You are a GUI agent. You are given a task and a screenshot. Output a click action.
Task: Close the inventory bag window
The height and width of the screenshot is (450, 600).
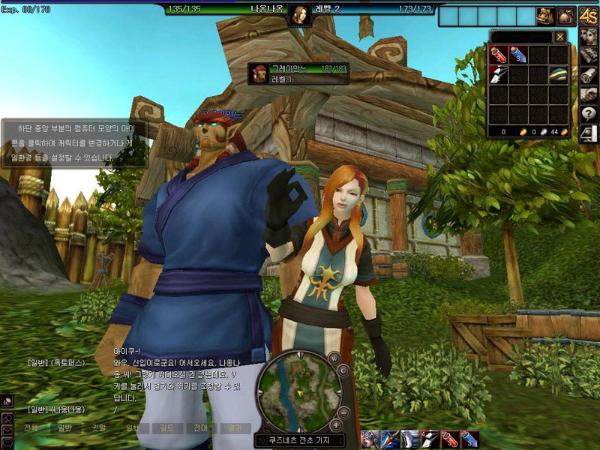pos(559,37)
